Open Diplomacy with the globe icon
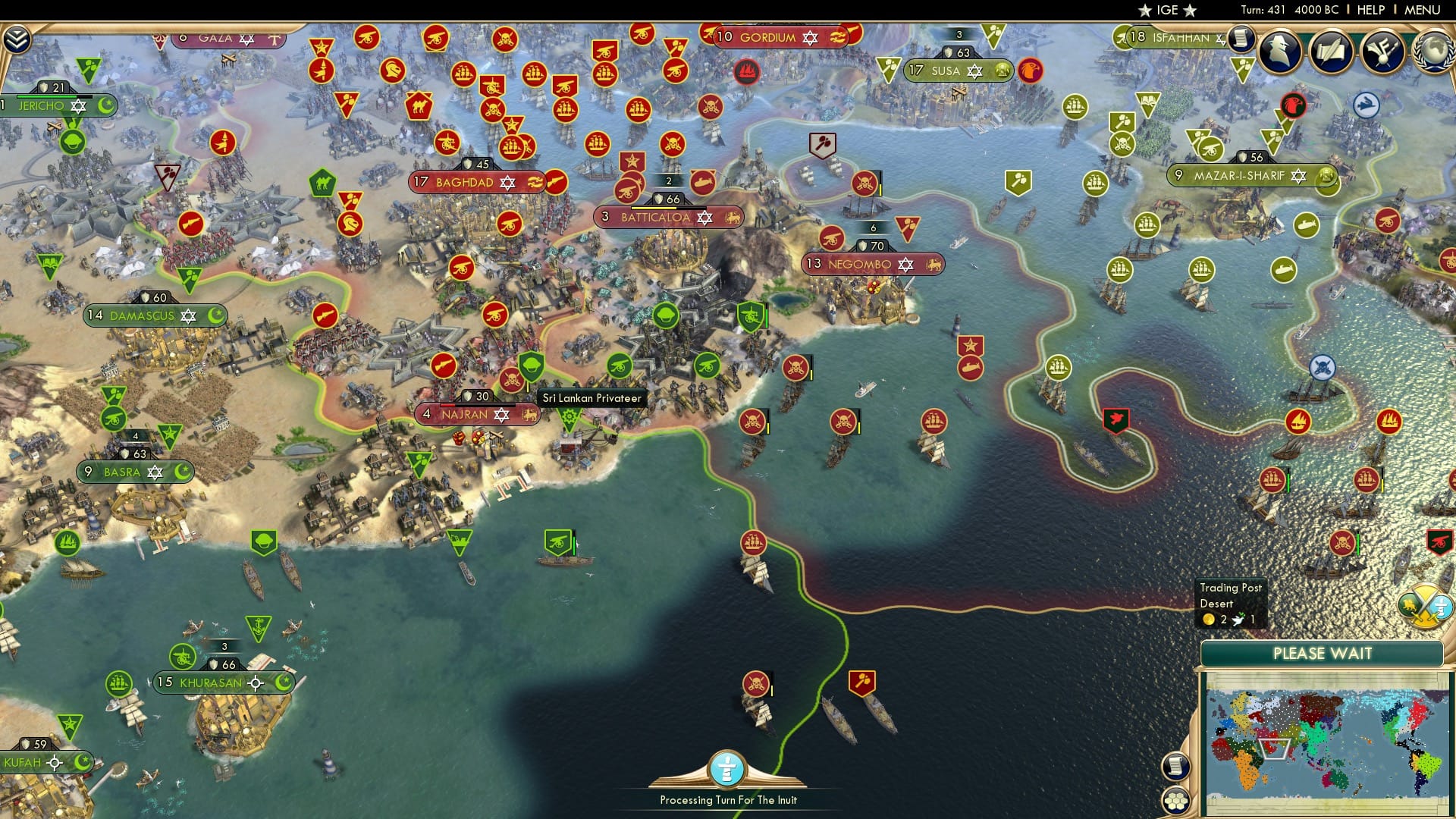1456x819 pixels. pyautogui.click(x=1436, y=53)
